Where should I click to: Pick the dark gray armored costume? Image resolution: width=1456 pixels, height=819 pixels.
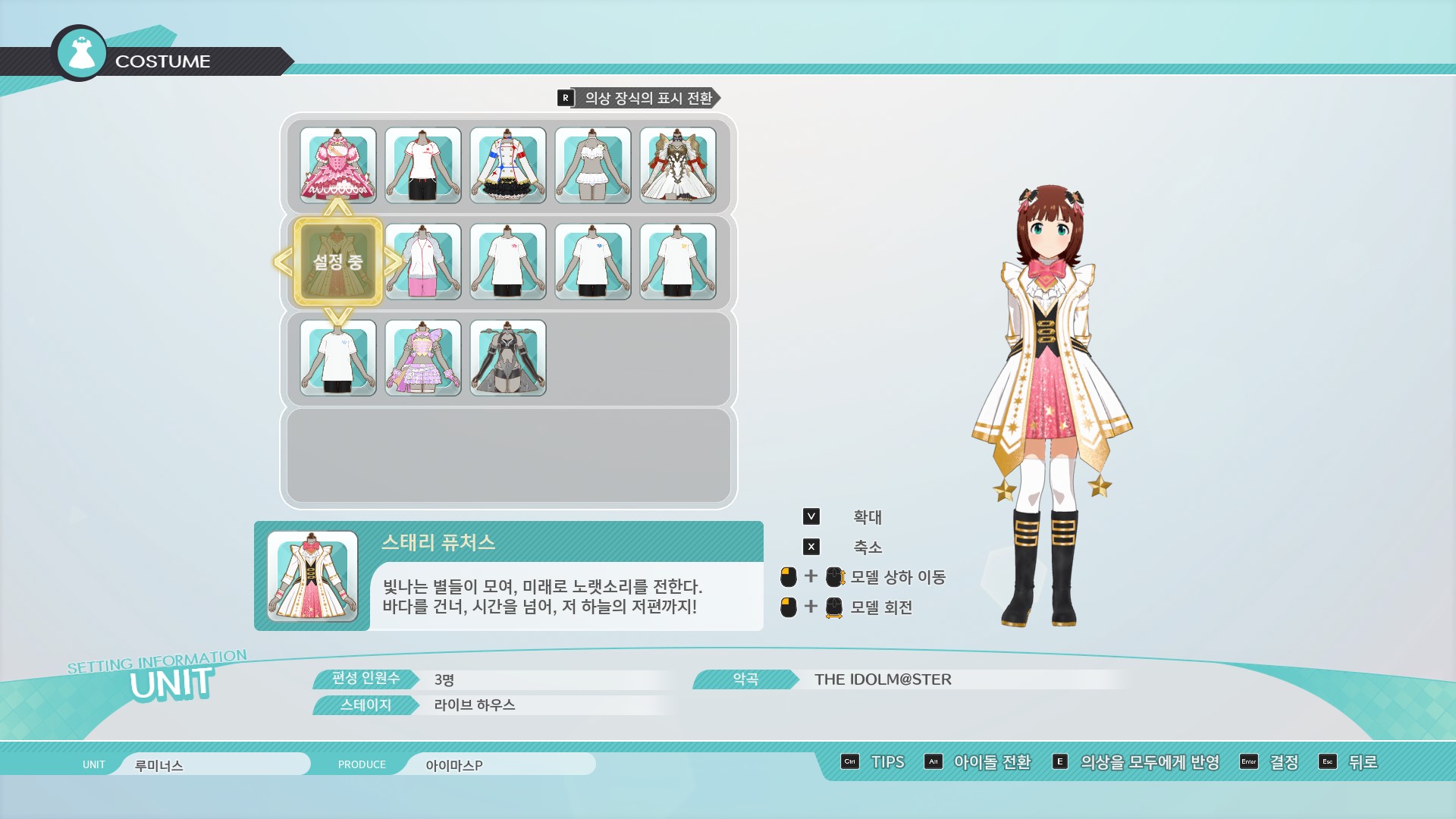(x=508, y=358)
